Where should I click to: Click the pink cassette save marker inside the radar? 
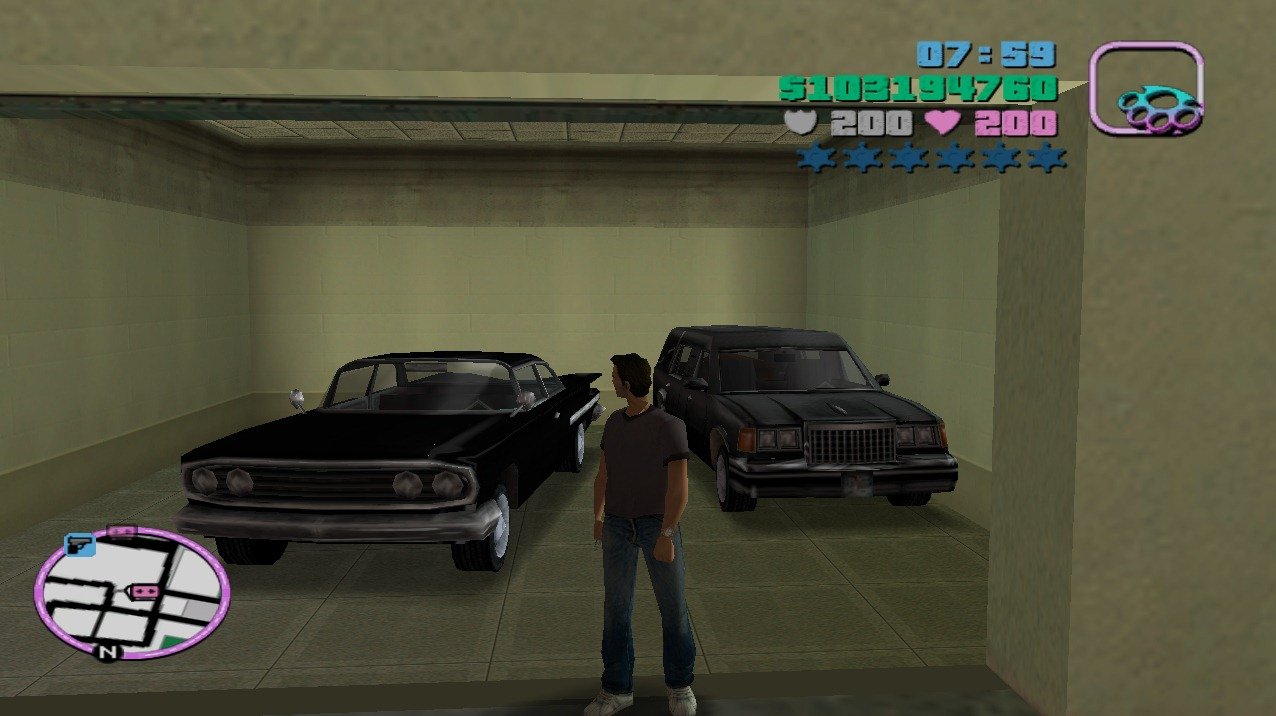point(146,592)
